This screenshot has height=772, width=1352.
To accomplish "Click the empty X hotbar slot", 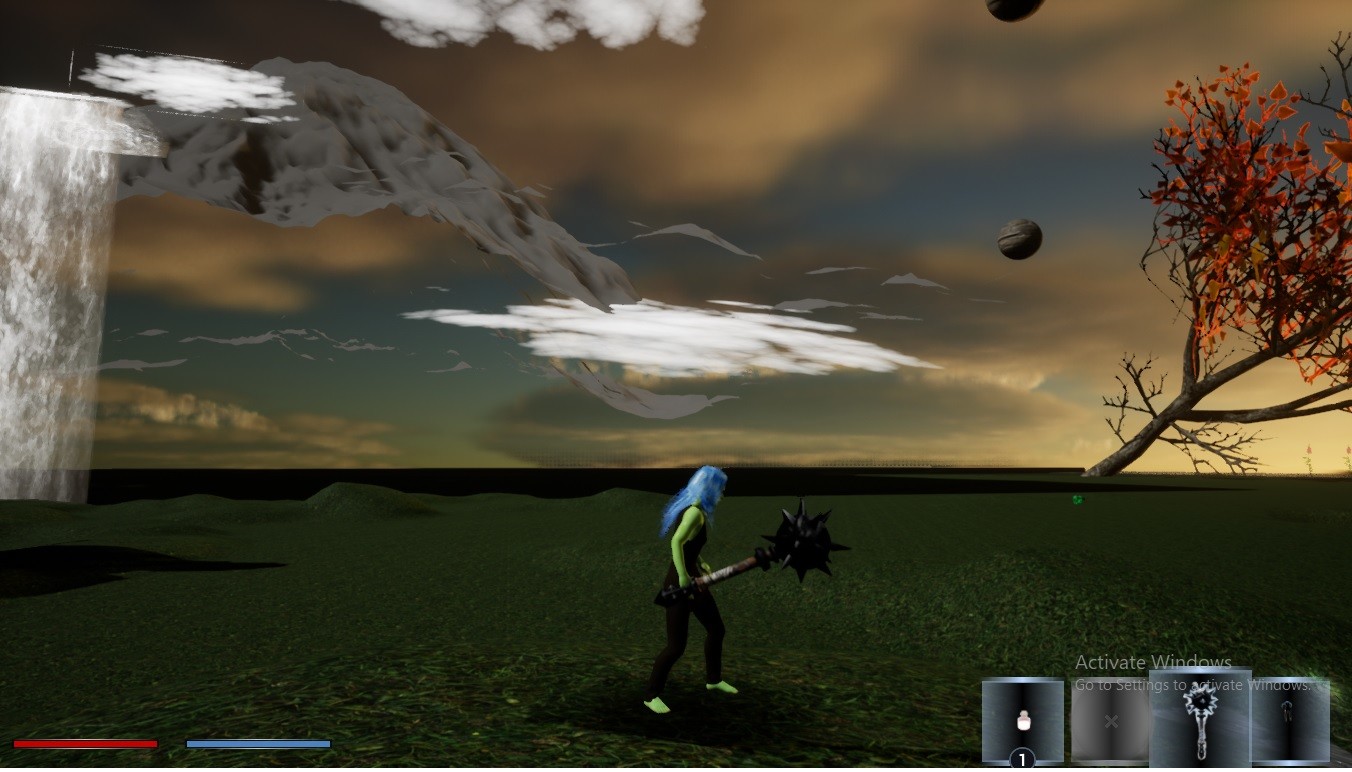I will [1110, 720].
